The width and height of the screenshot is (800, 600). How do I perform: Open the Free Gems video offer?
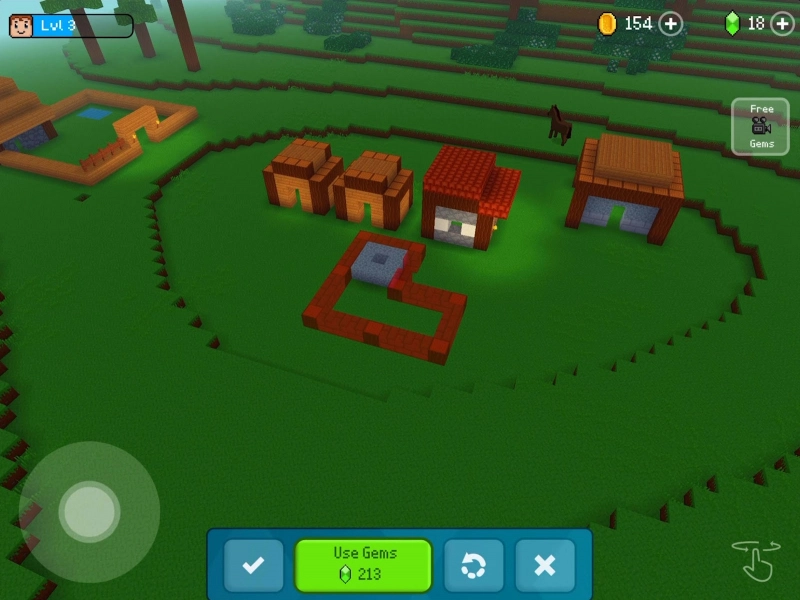tap(761, 126)
